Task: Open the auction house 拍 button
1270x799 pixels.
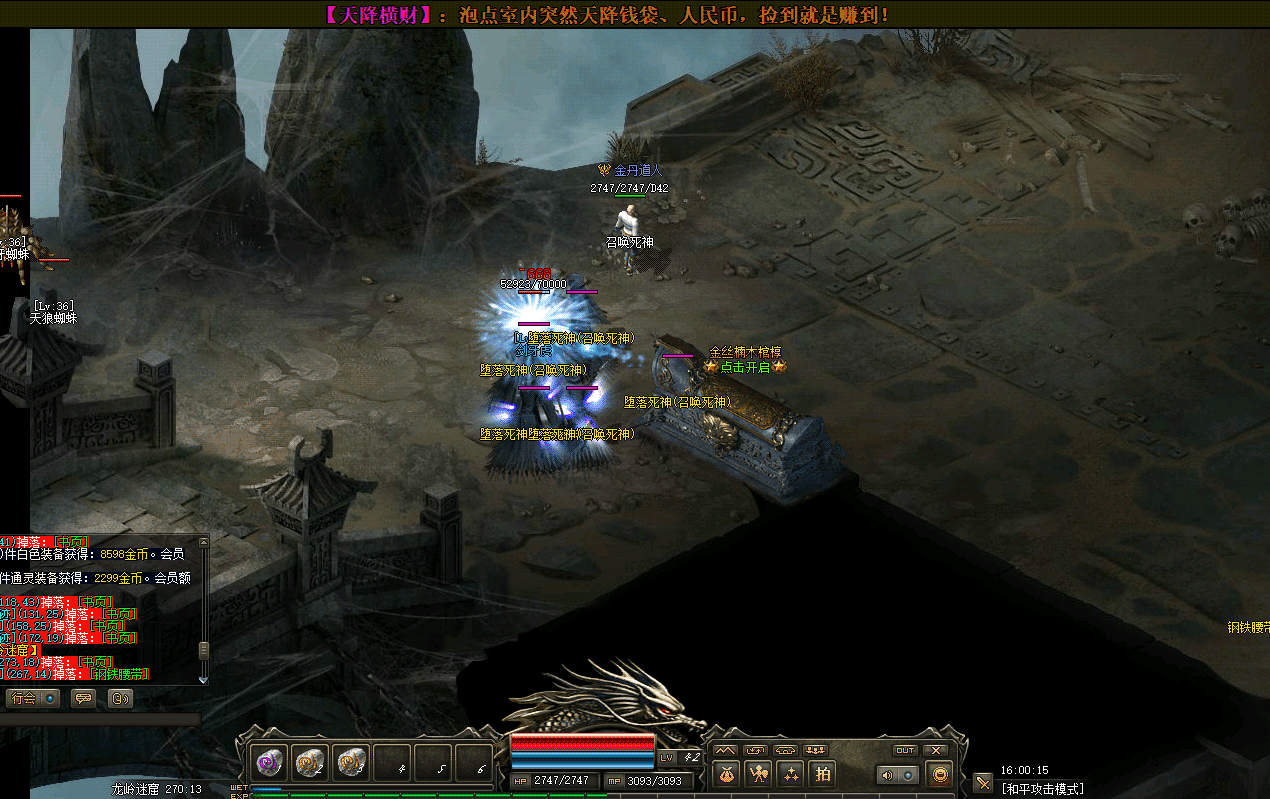Action: click(x=822, y=773)
